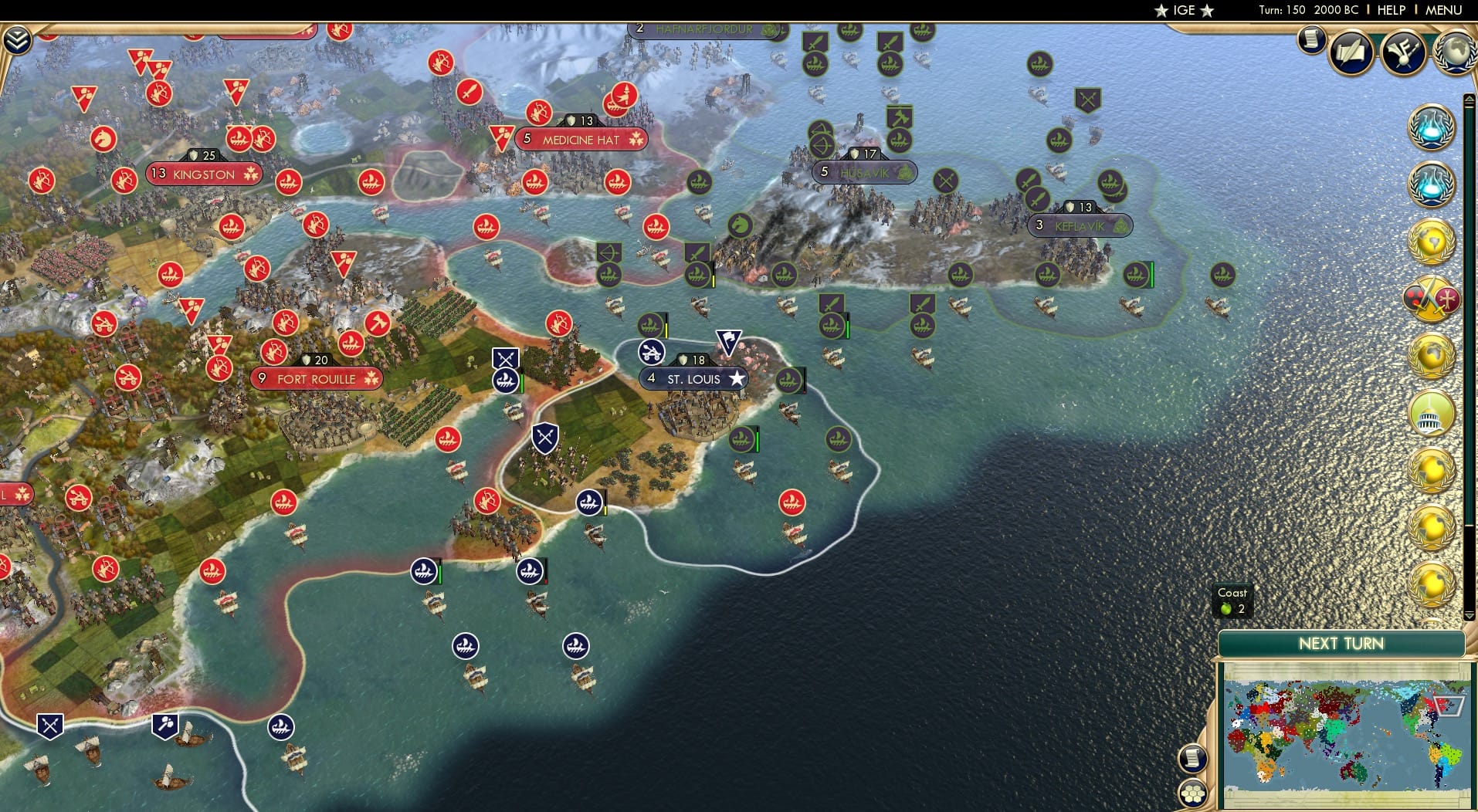The image size is (1478, 812).
Task: Click the crossed-swords war notification
Action: (1432, 297)
